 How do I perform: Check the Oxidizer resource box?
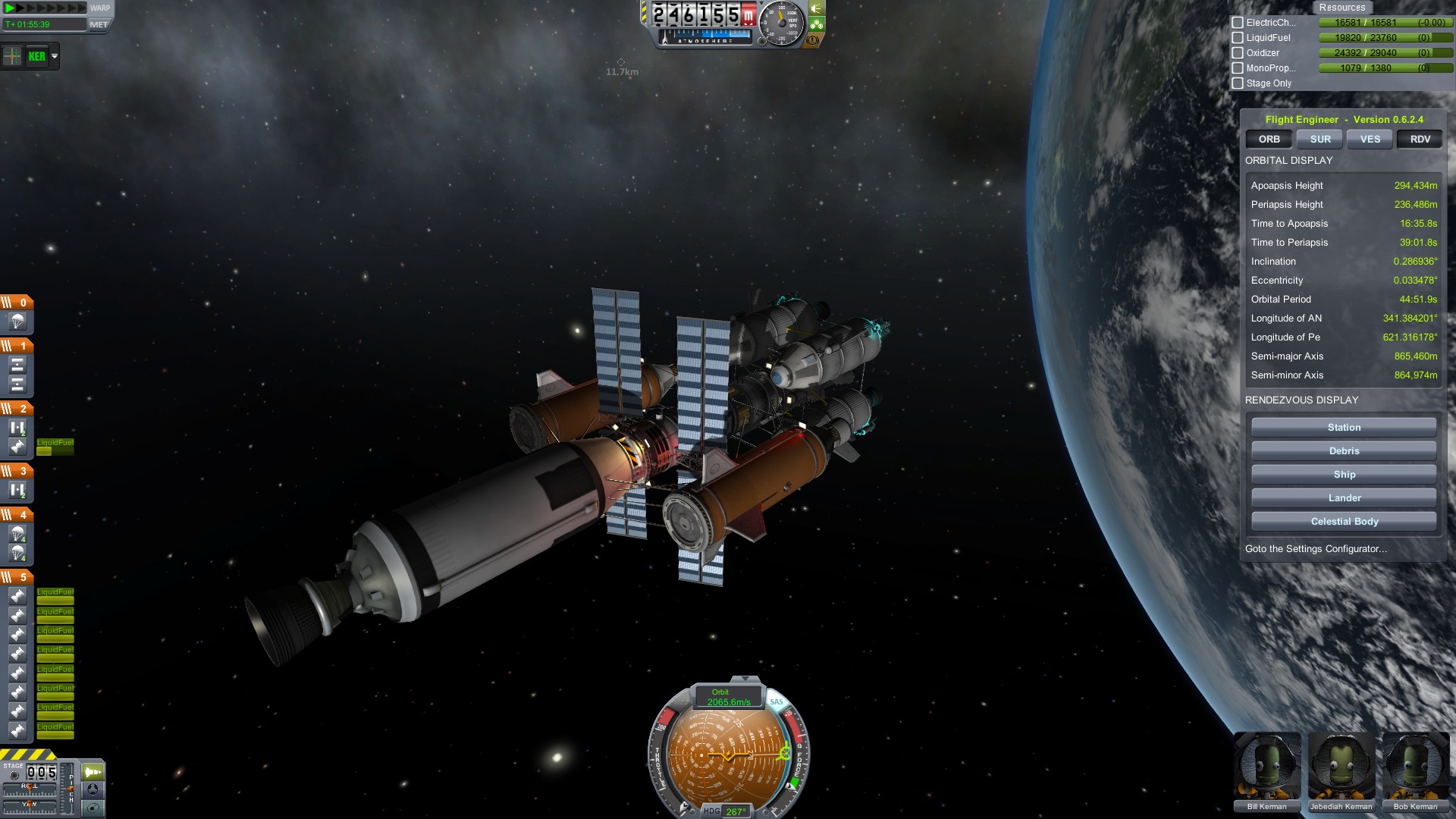1238,53
